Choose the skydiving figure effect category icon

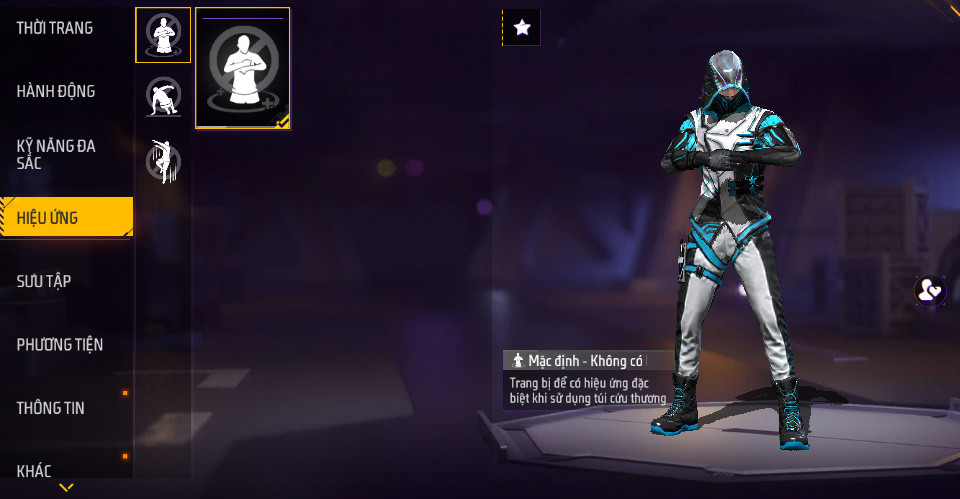click(163, 161)
